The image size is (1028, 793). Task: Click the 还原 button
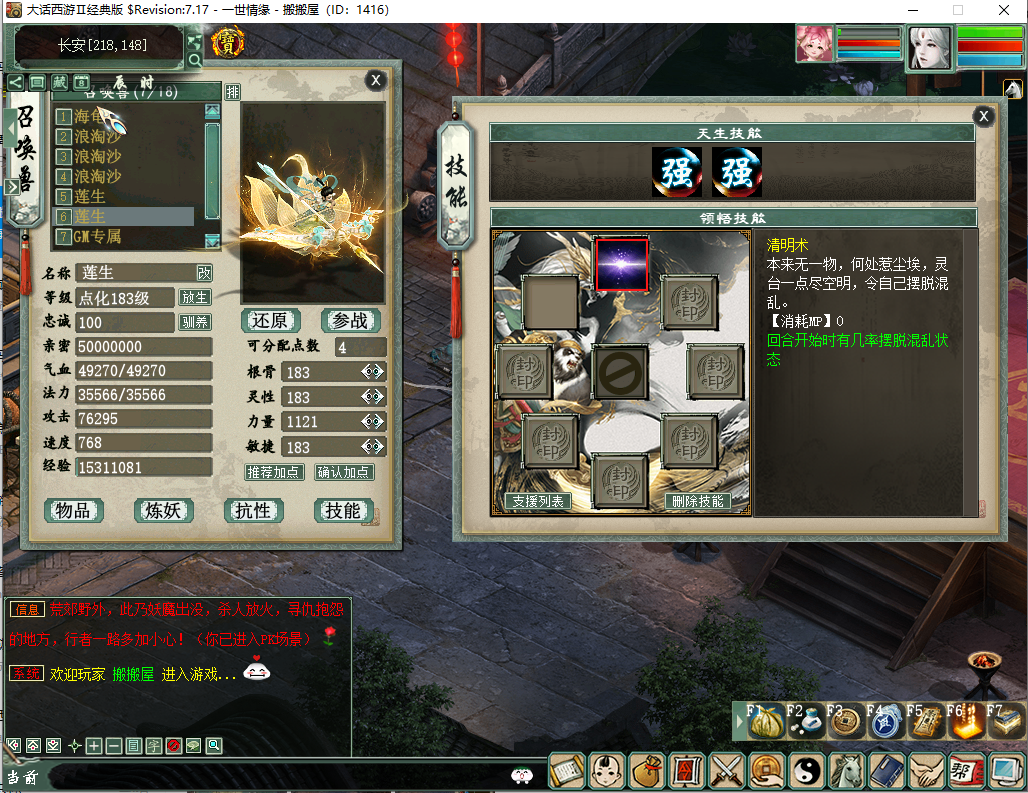point(270,321)
